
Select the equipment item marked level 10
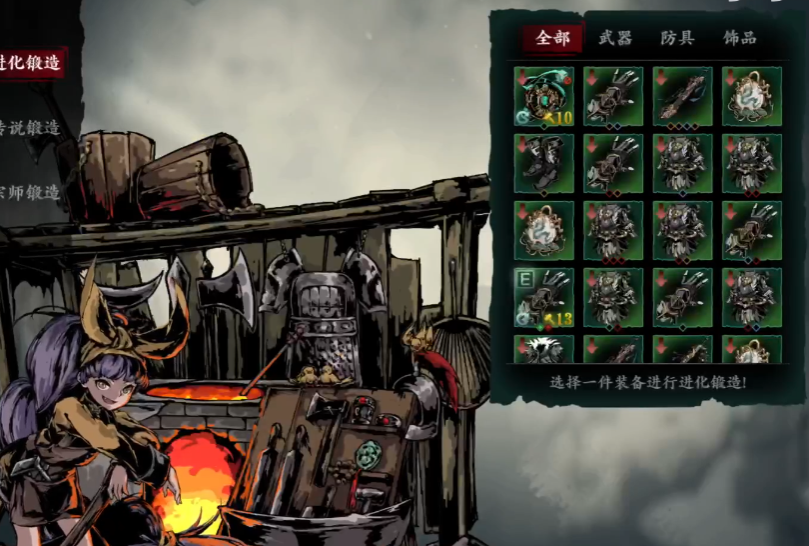point(544,96)
